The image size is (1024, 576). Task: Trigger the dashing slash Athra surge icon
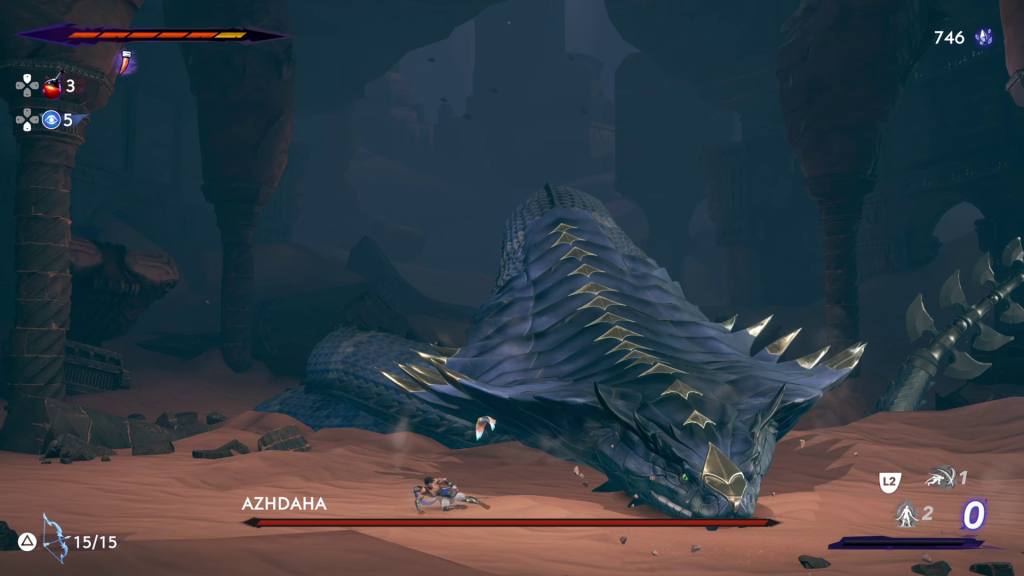(938, 479)
